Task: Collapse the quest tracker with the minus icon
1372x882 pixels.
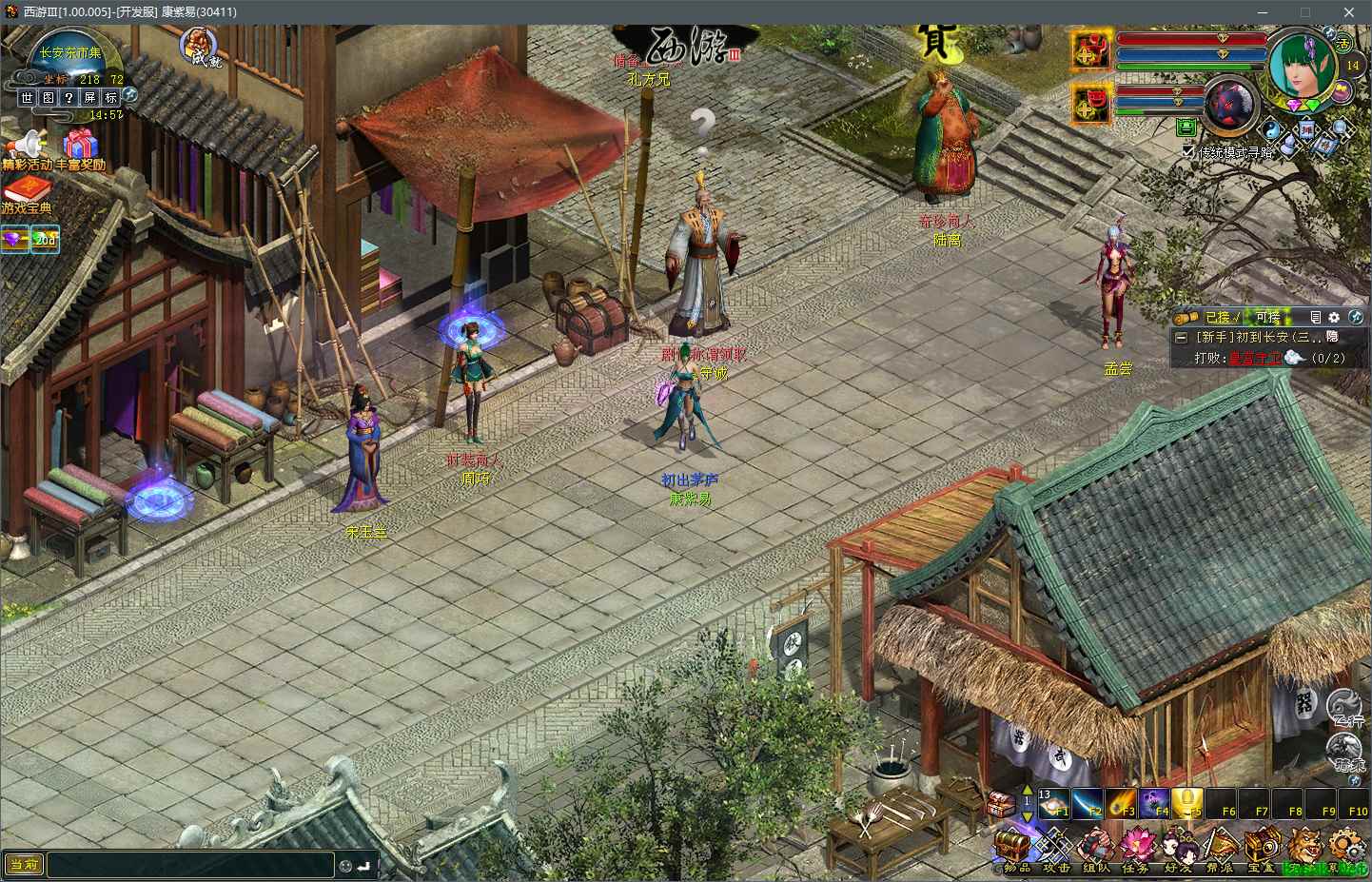Action: click(1182, 336)
